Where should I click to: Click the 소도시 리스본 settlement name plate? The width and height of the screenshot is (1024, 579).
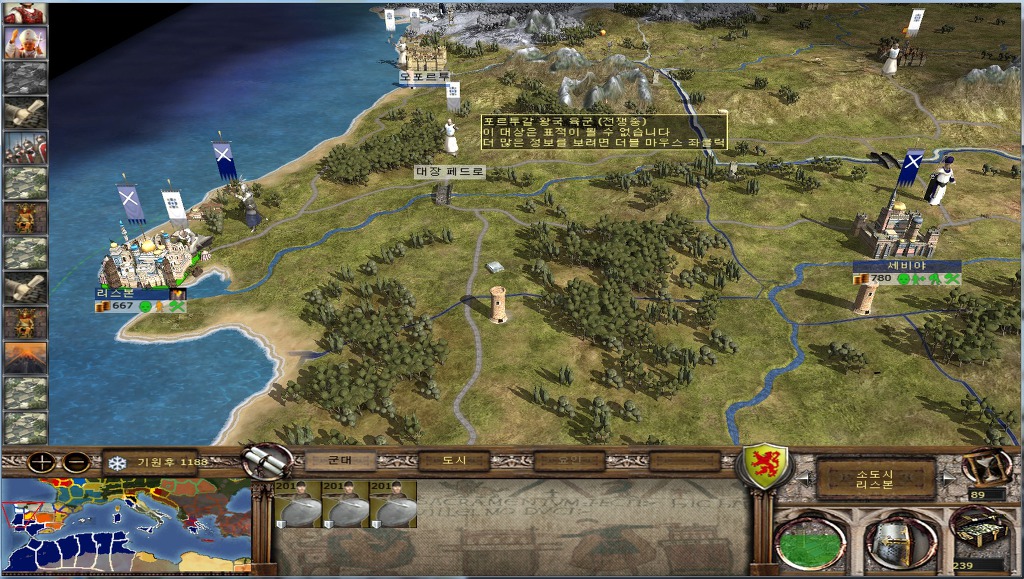click(874, 478)
